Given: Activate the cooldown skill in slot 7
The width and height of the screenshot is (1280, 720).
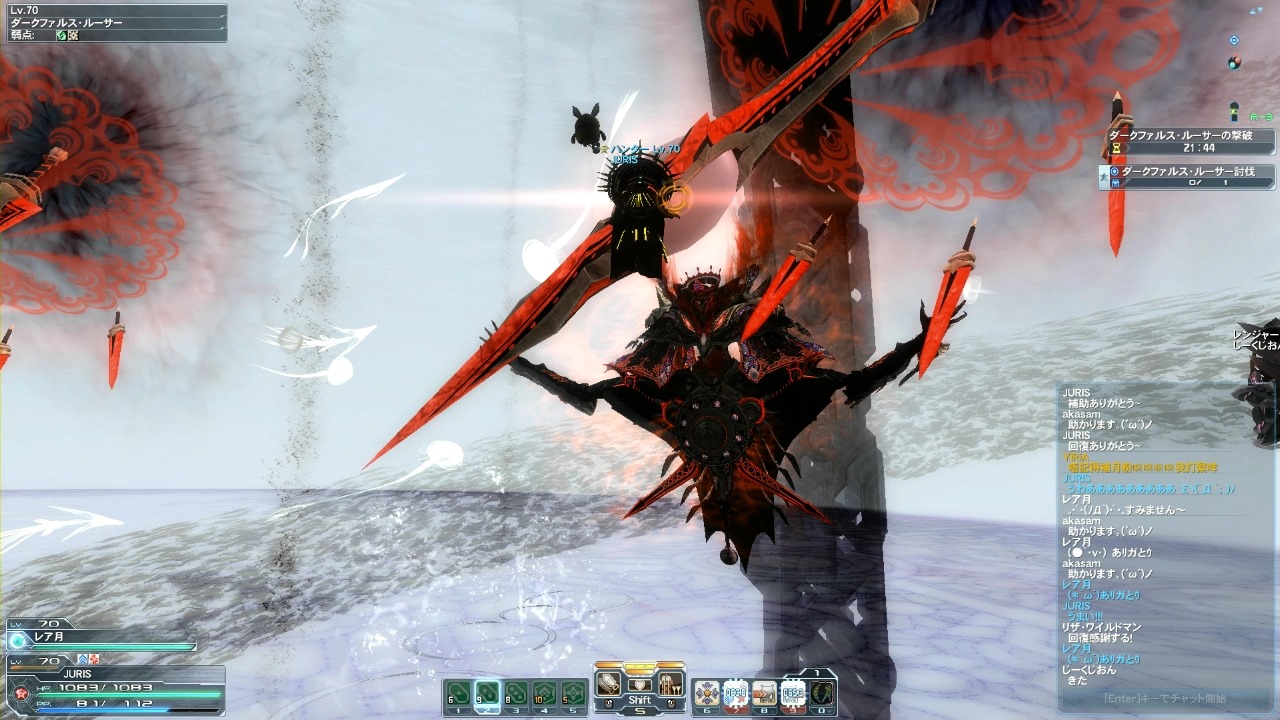Looking at the screenshot, I should (x=735, y=693).
